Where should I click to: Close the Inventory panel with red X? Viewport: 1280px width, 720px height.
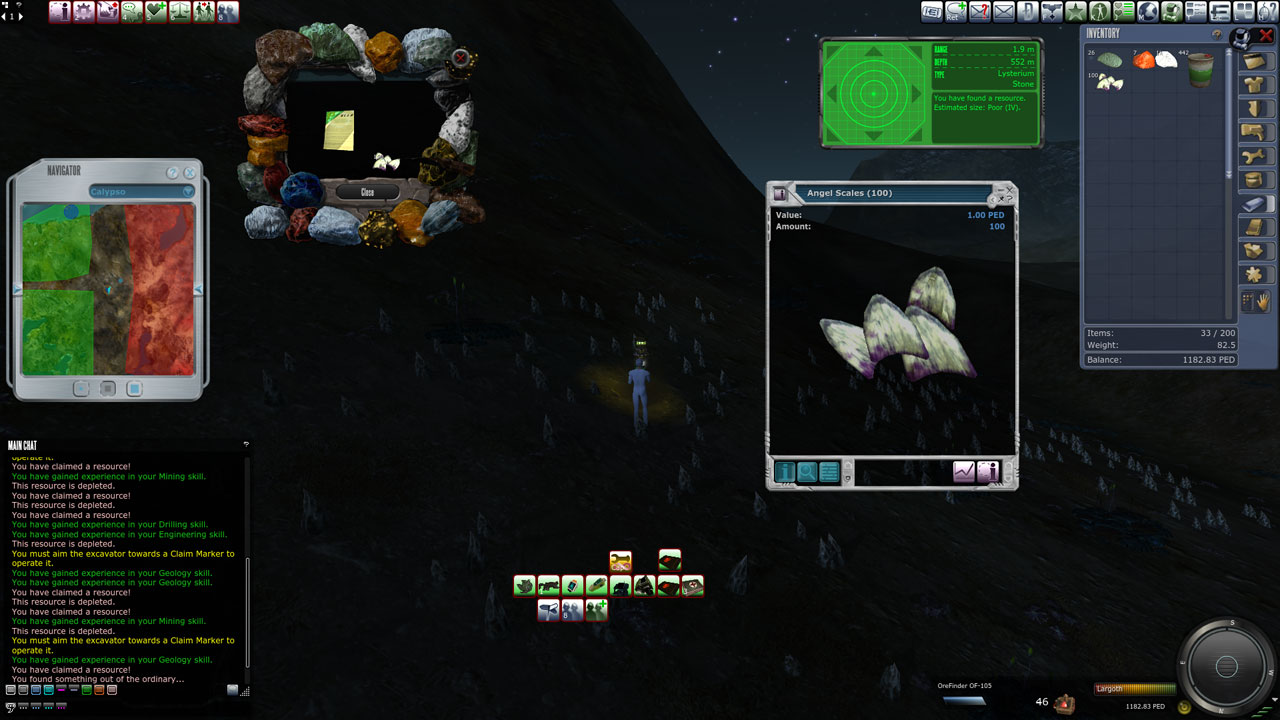(1266, 36)
